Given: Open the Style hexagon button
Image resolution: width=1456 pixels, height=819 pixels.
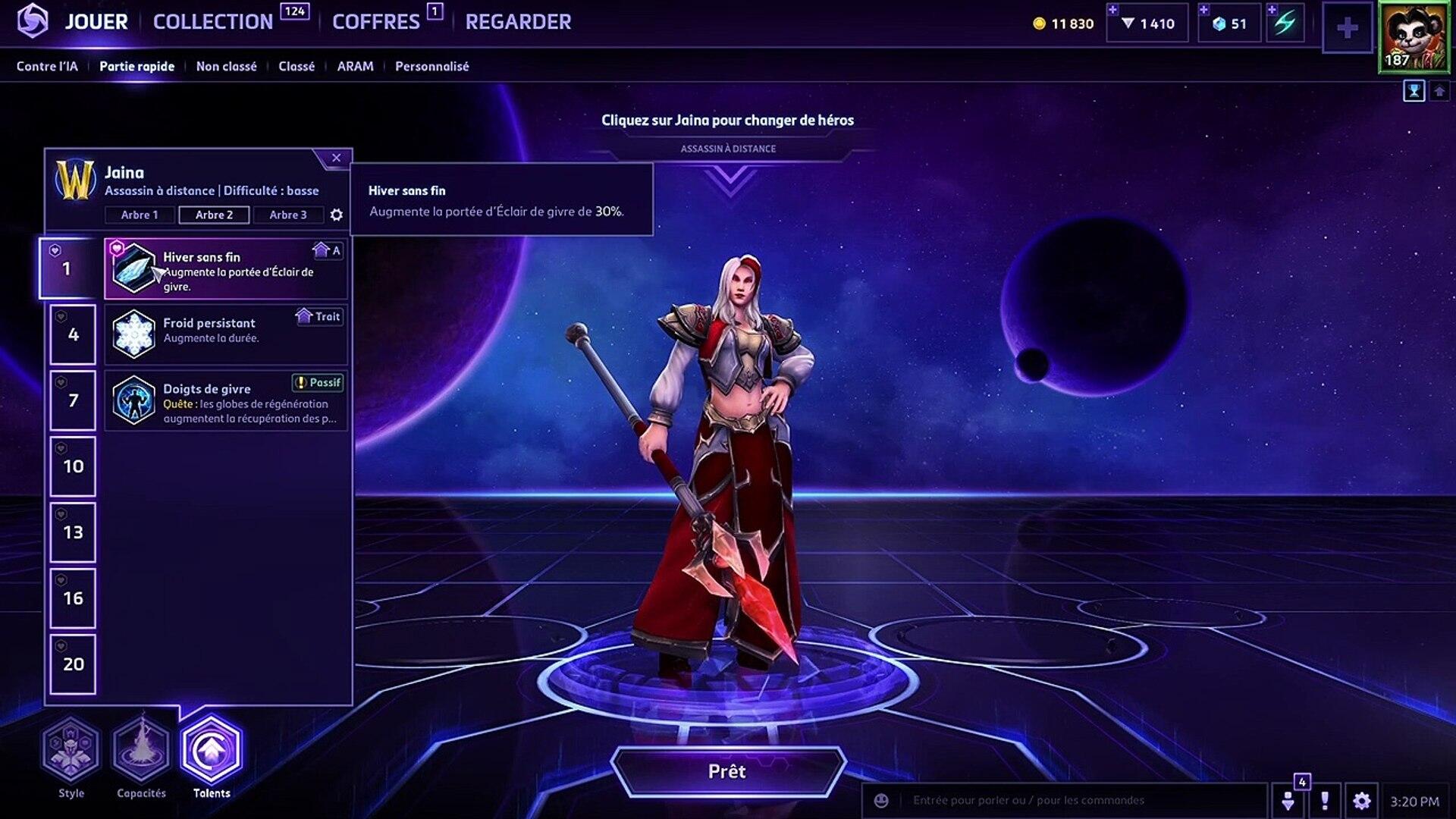Looking at the screenshot, I should coord(71,751).
